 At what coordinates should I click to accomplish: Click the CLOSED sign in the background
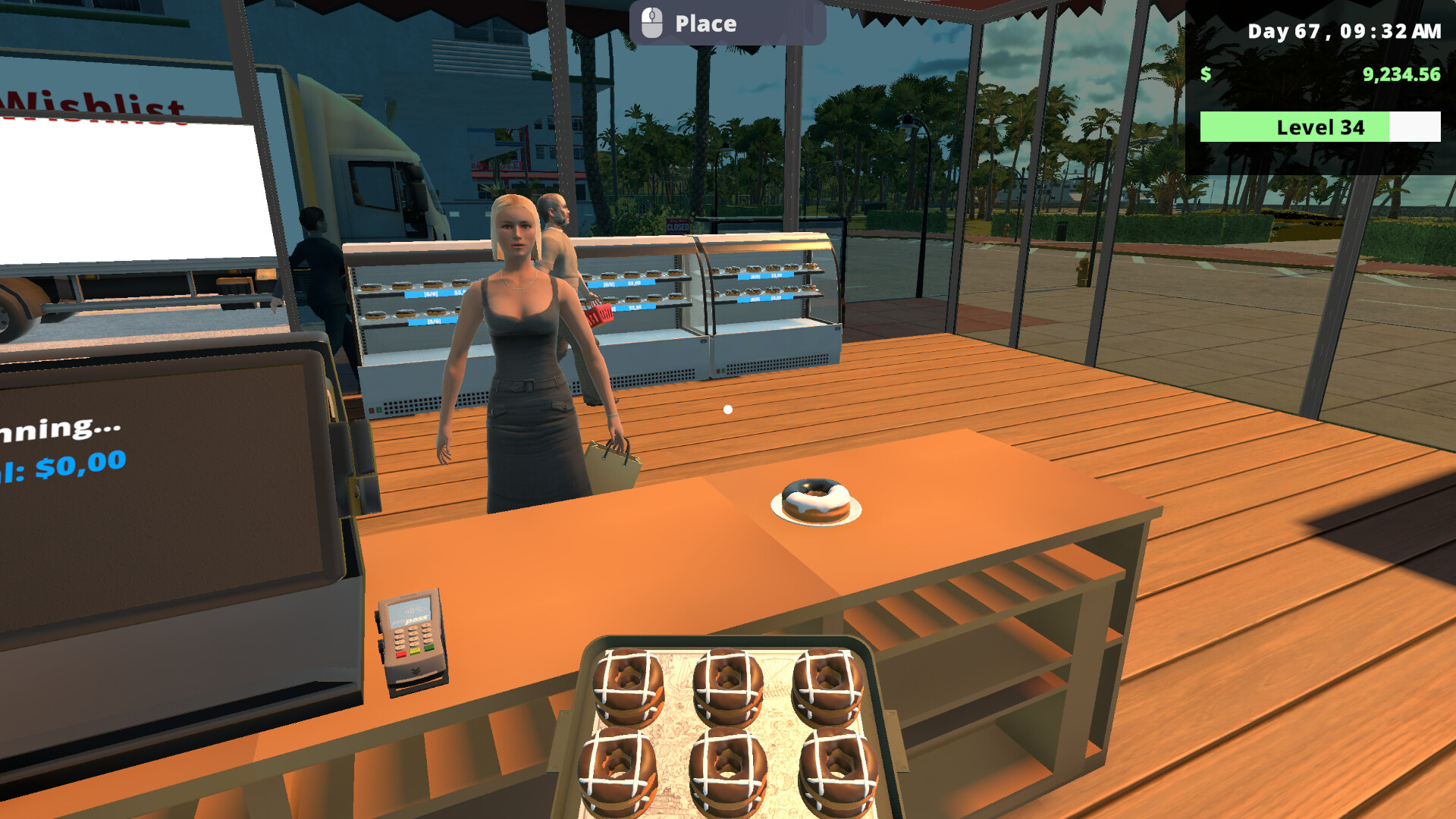(677, 225)
